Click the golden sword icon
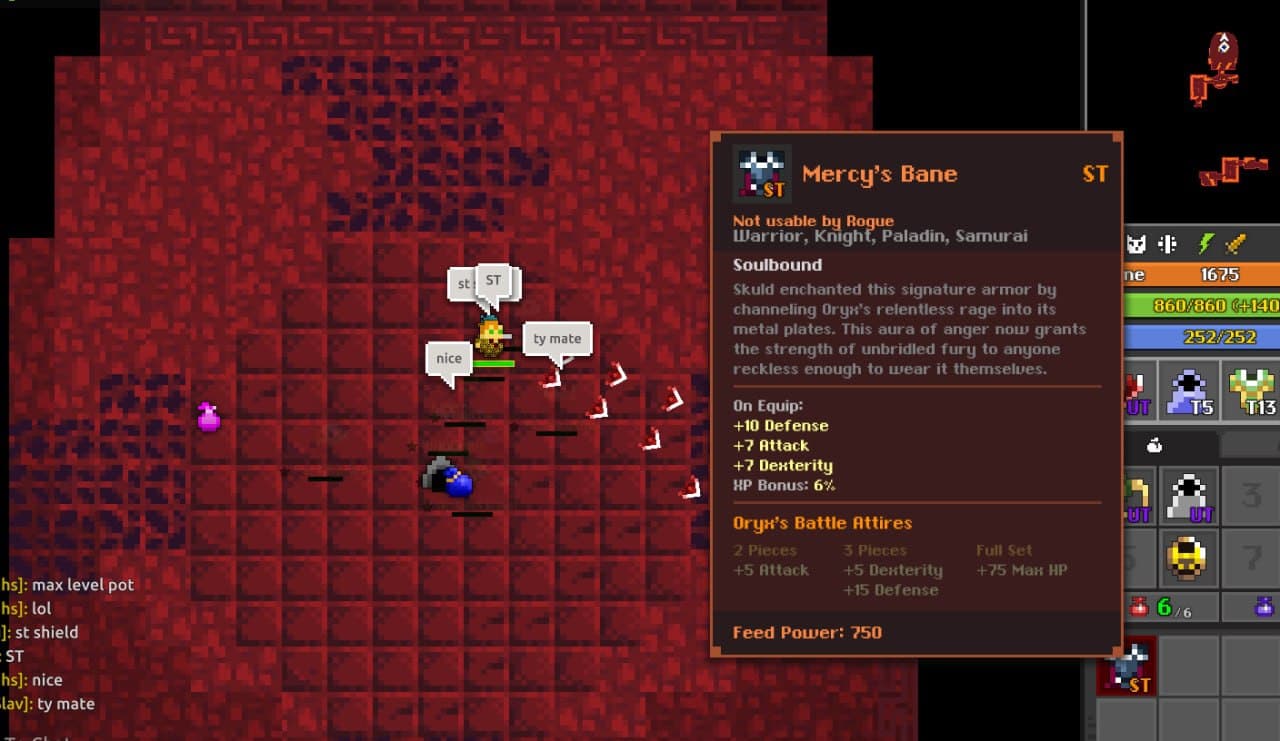This screenshot has width=1280, height=741. 1237,244
